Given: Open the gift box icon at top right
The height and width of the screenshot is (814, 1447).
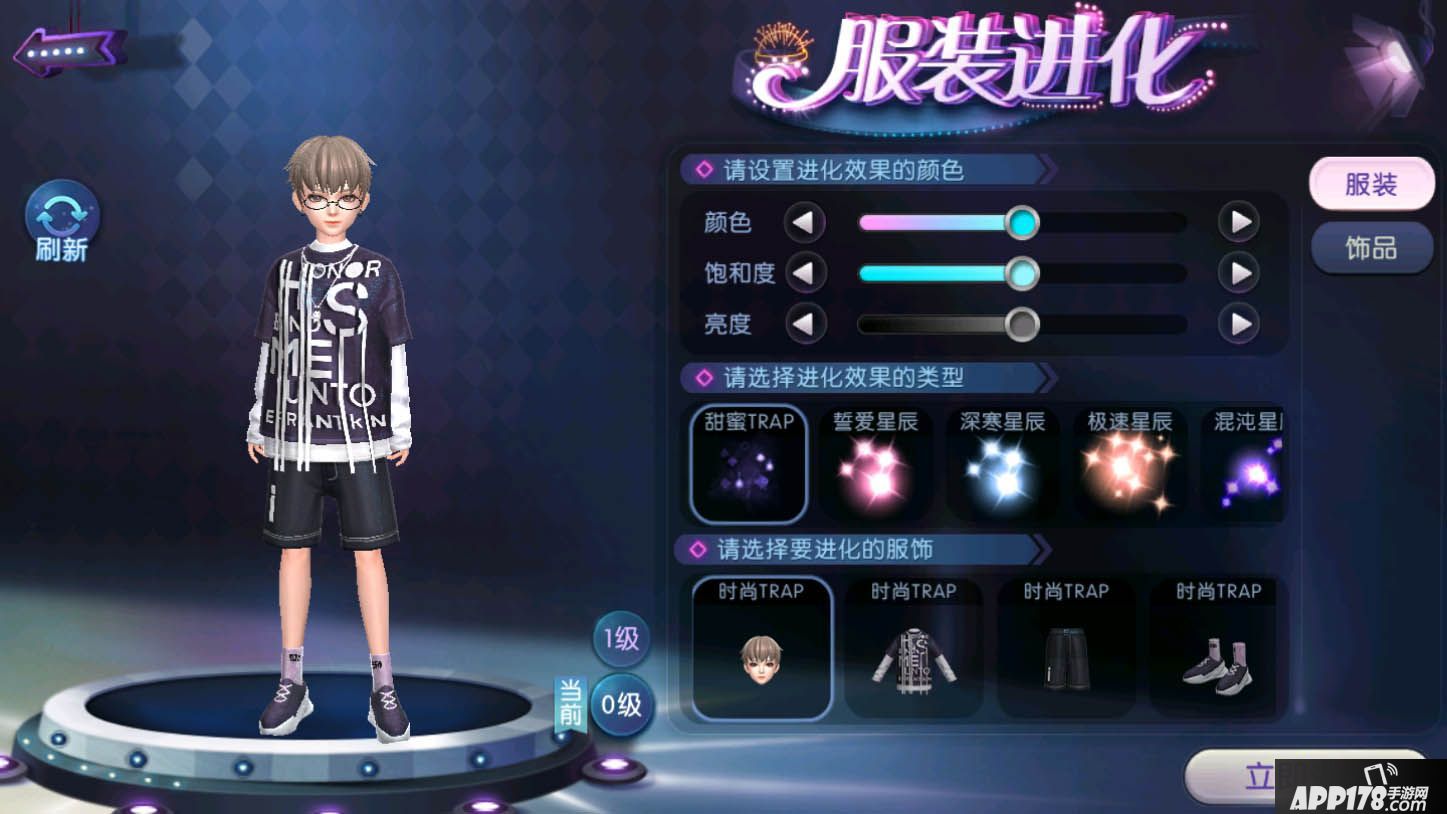Looking at the screenshot, I should pyautogui.click(x=1385, y=60).
